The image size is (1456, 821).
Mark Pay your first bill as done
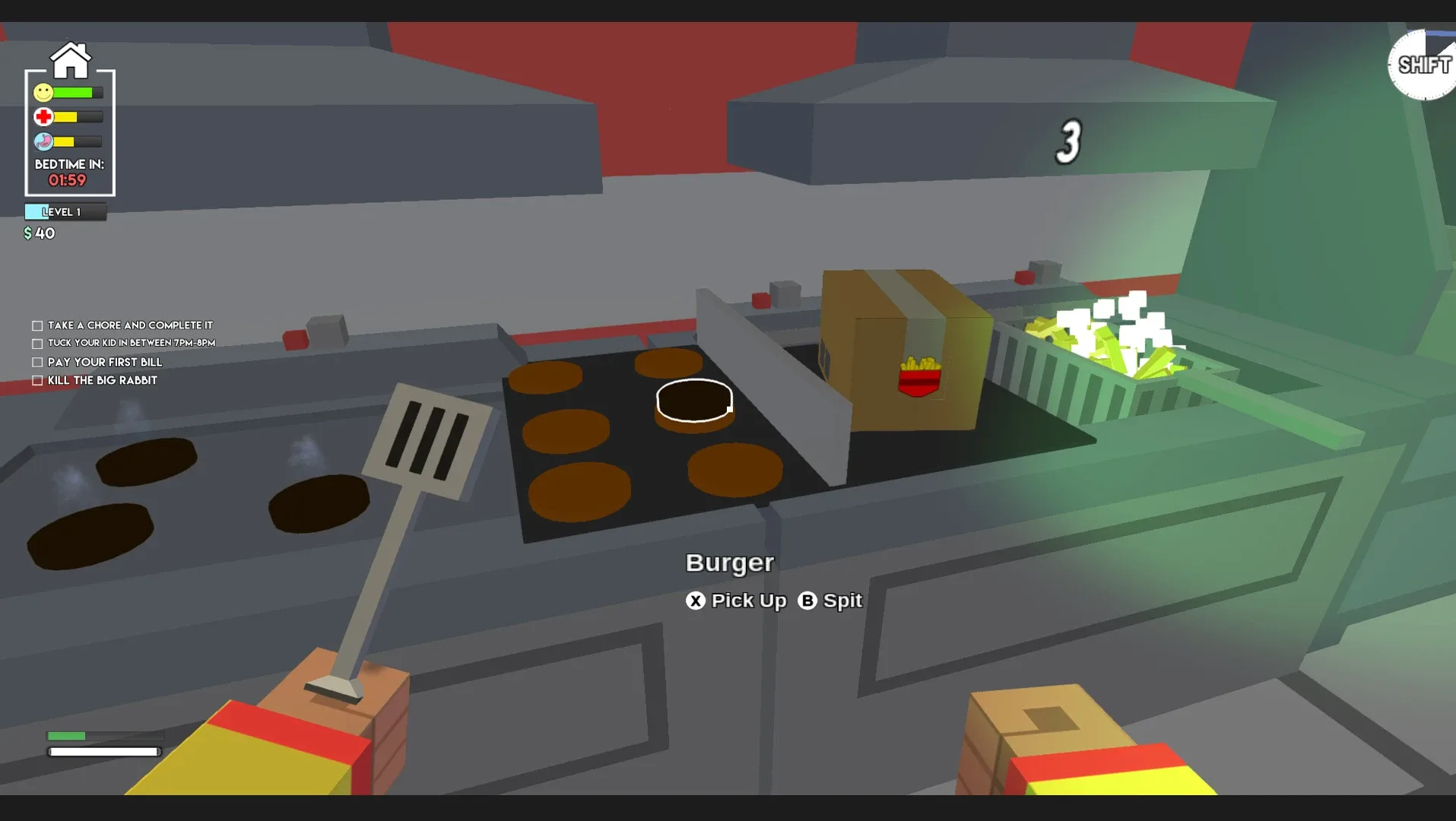click(36, 362)
